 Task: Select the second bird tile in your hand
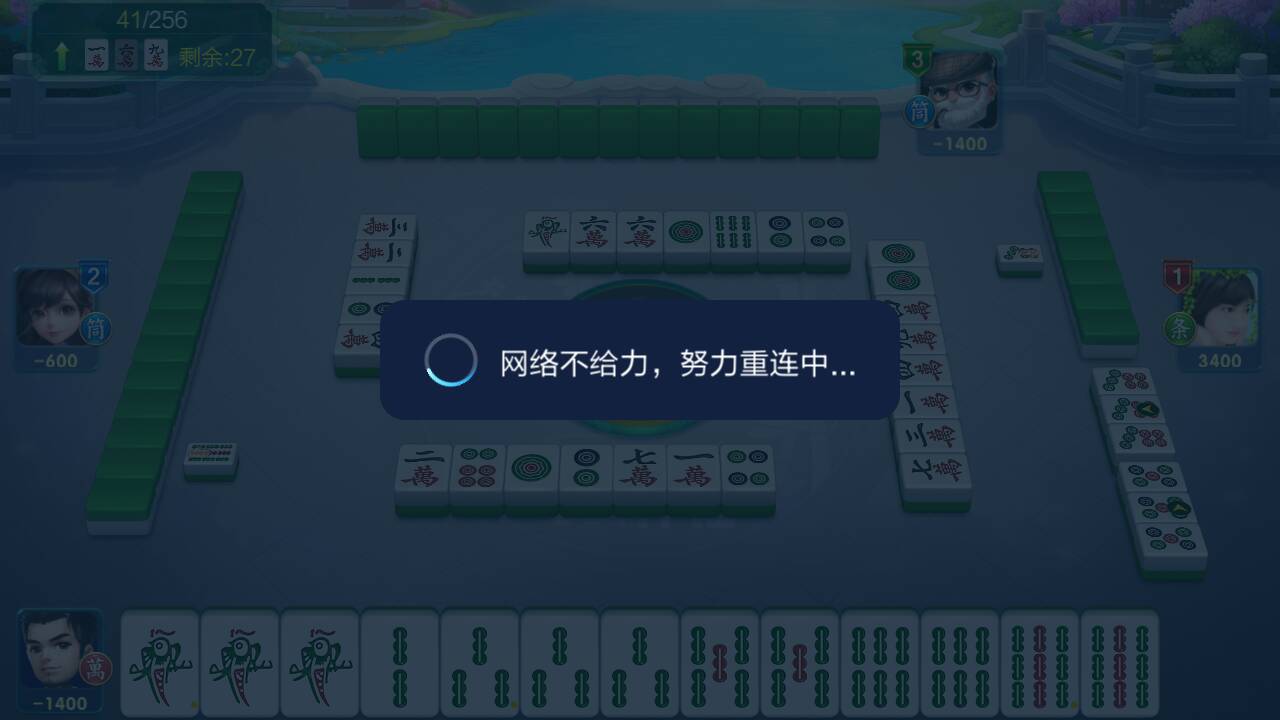click(239, 662)
